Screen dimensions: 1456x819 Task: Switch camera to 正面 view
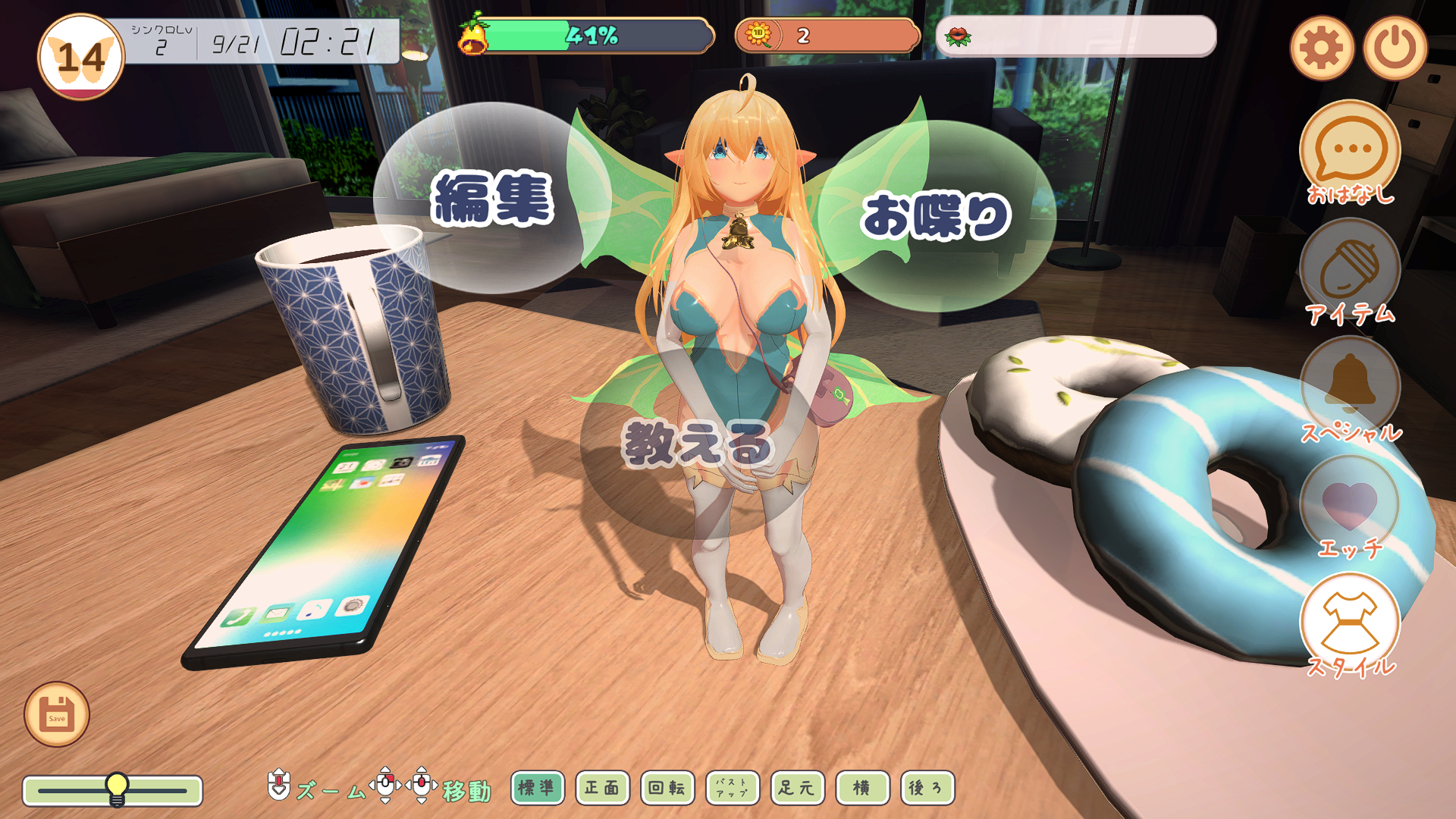[602, 788]
